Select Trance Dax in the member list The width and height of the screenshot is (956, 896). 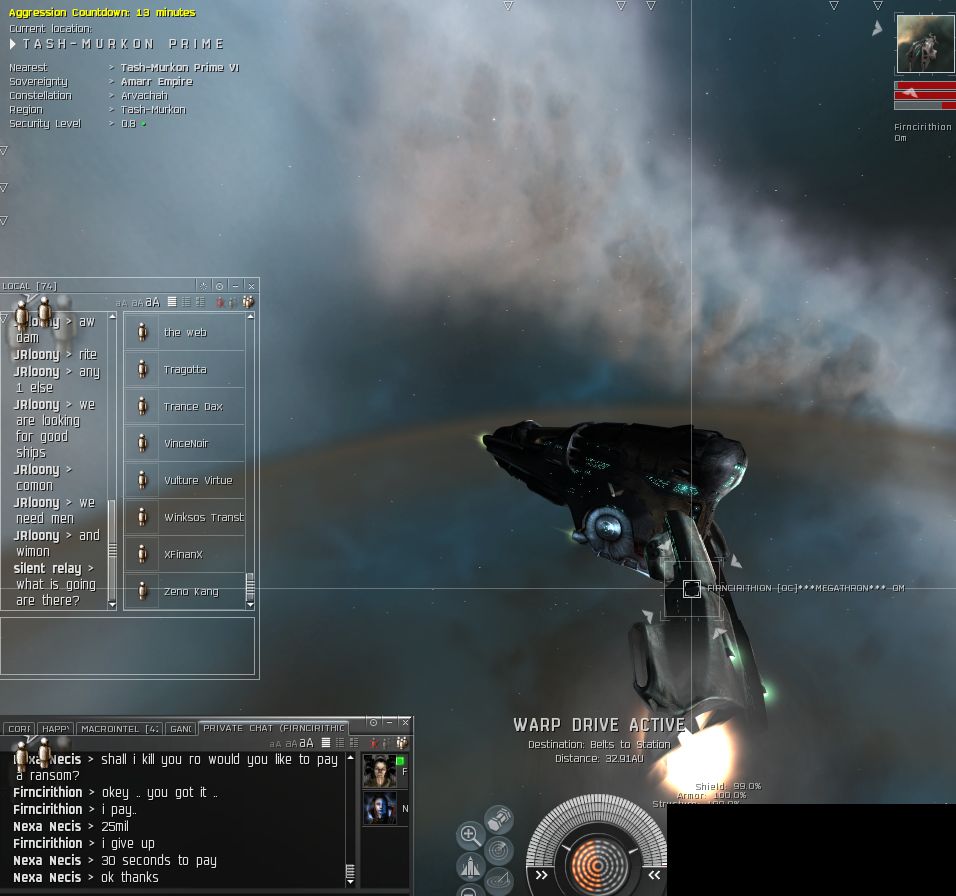[193, 406]
